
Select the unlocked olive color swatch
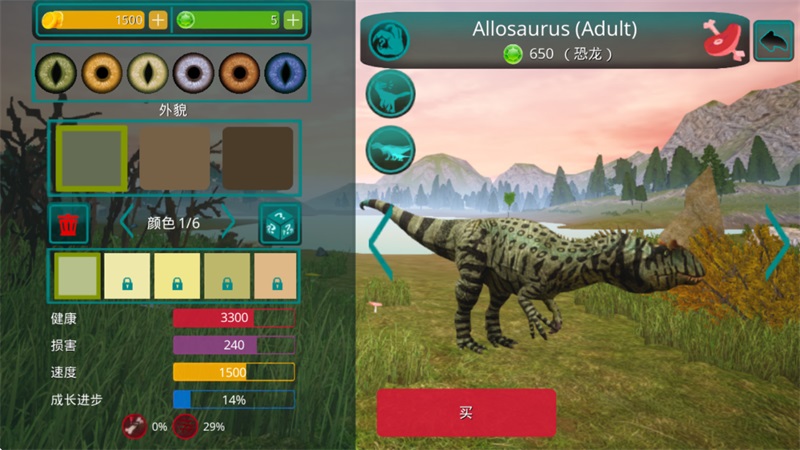coord(76,276)
